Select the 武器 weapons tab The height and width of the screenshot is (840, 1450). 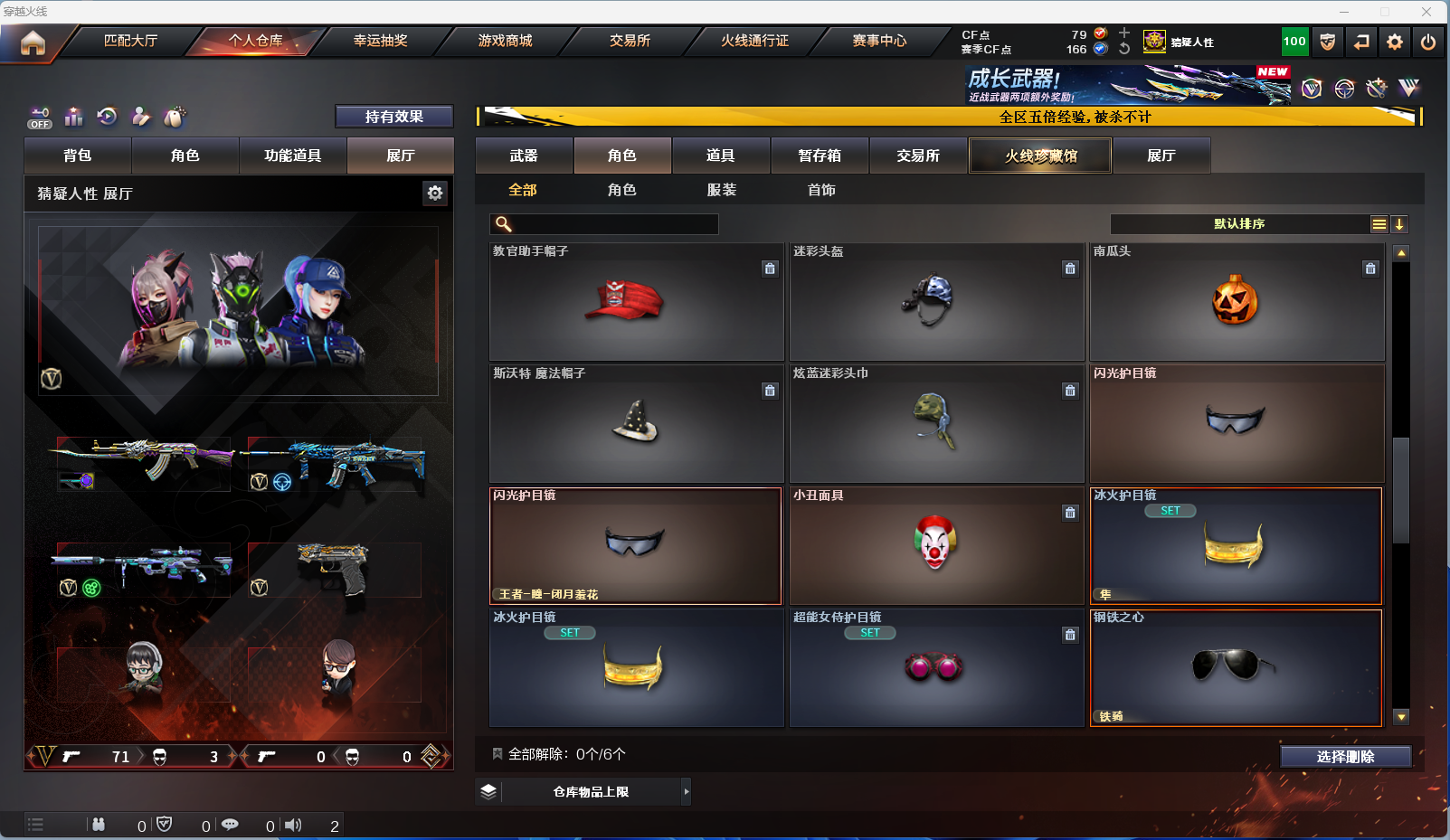(x=524, y=156)
